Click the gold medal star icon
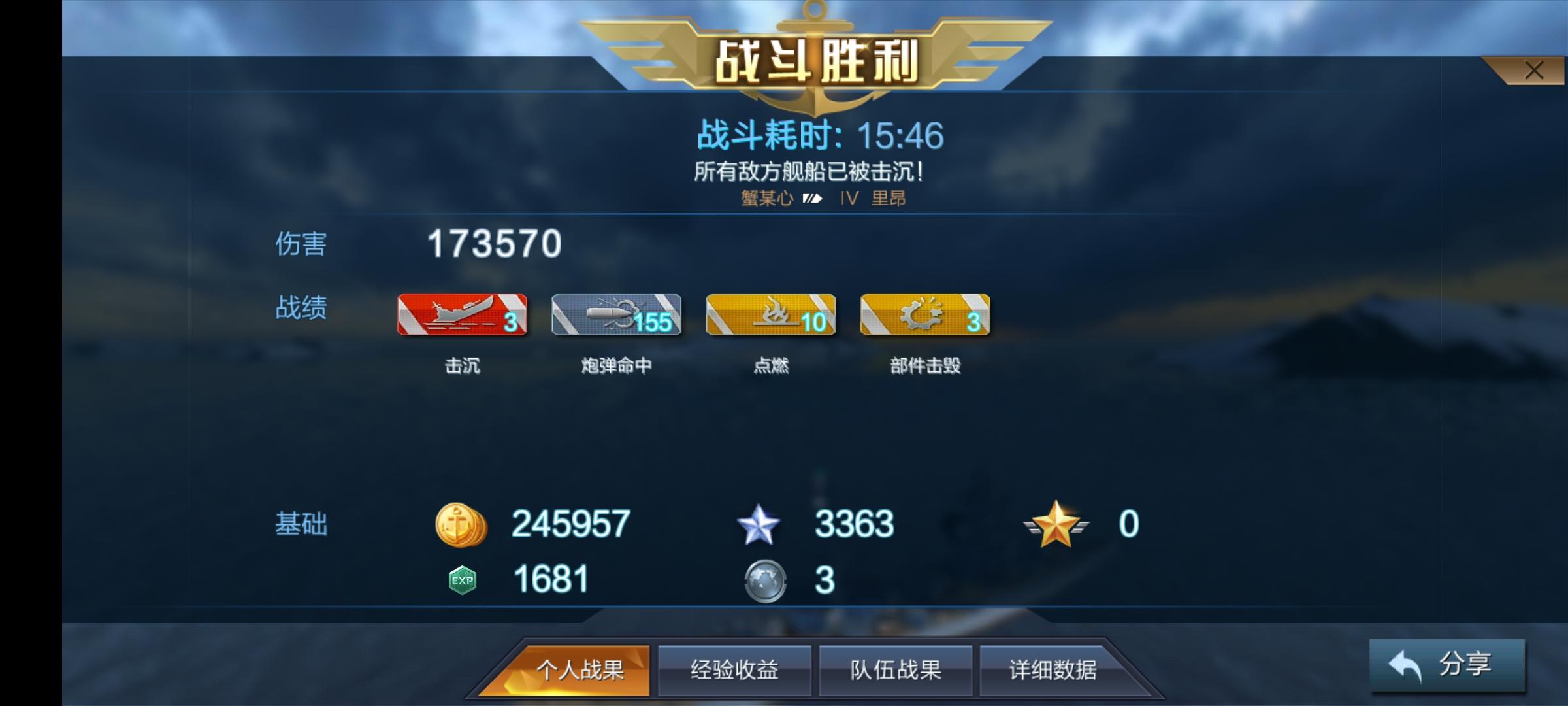 tap(1056, 522)
